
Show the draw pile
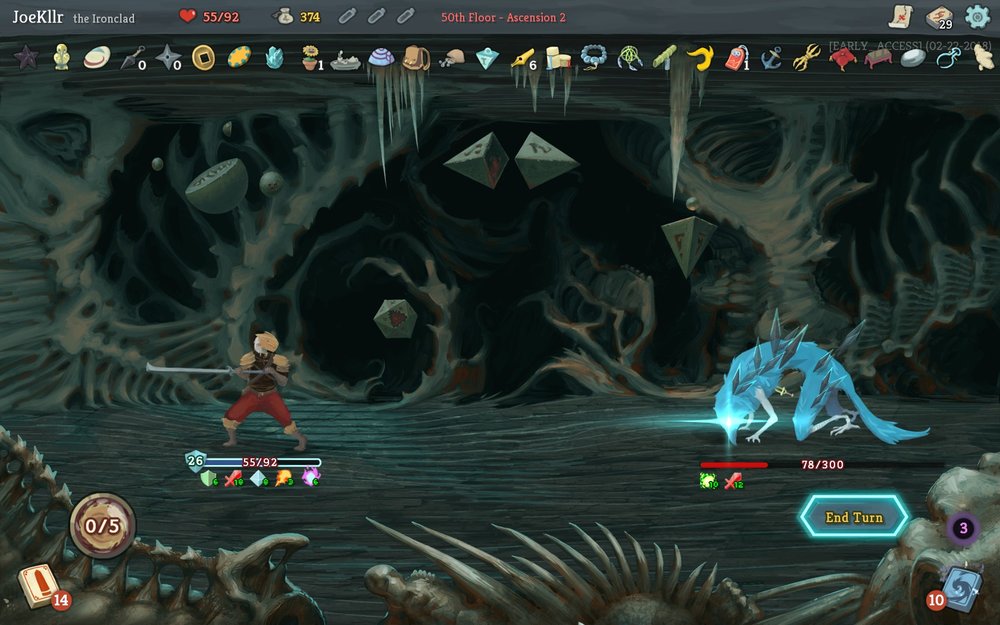(x=37, y=587)
